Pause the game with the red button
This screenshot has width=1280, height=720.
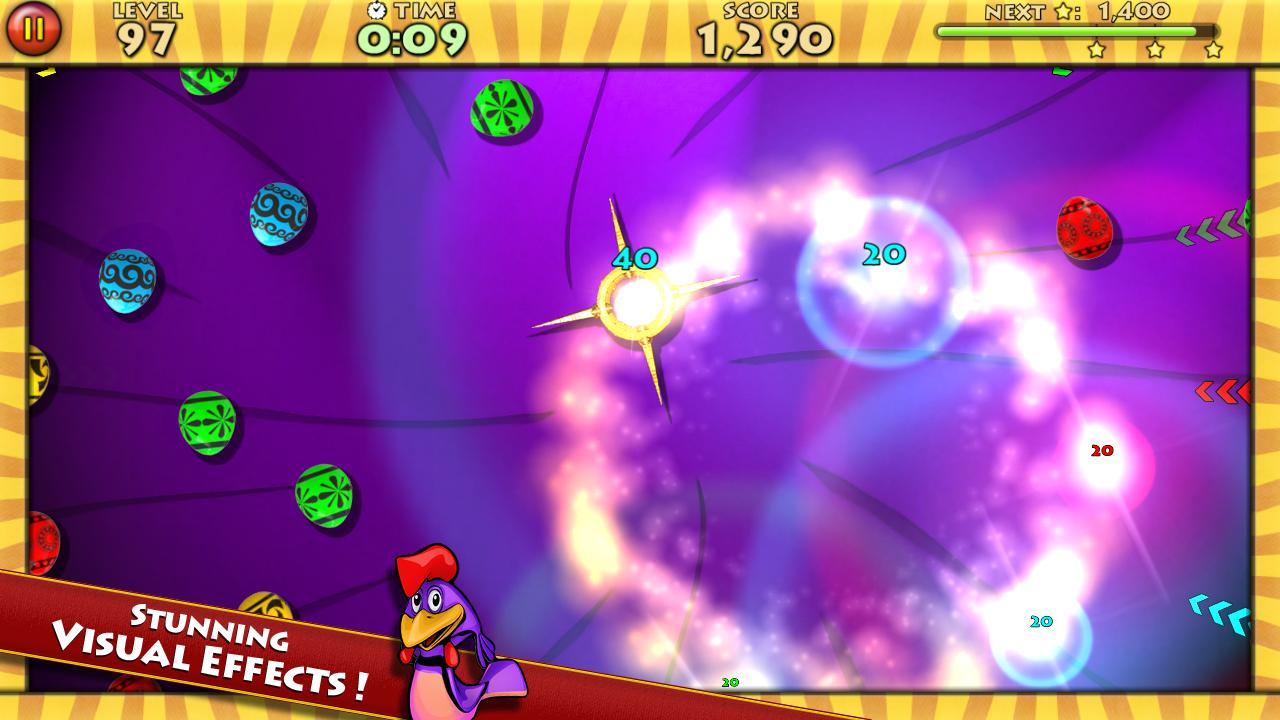pos(33,29)
